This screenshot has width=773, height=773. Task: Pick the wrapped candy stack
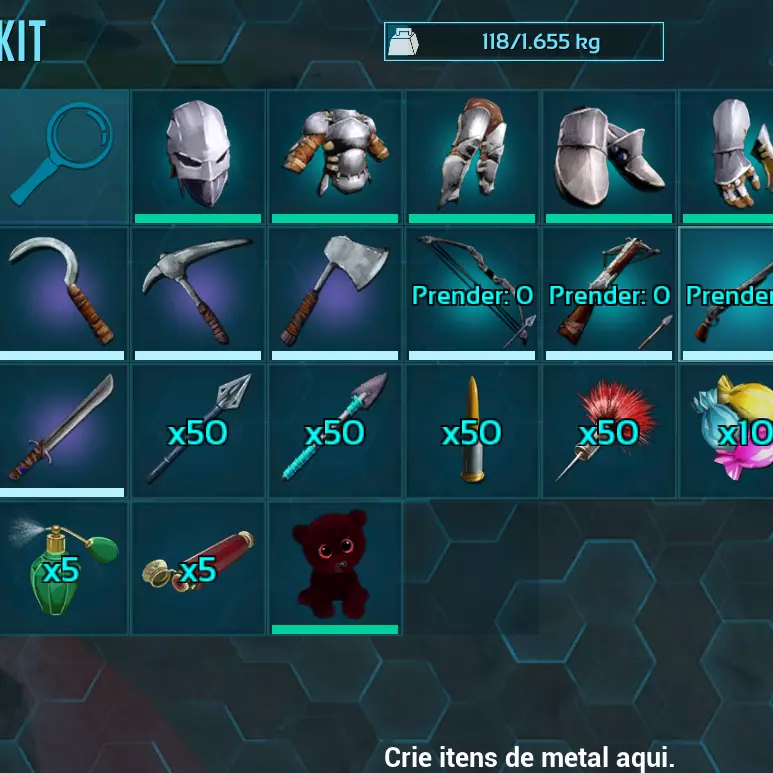click(x=728, y=430)
